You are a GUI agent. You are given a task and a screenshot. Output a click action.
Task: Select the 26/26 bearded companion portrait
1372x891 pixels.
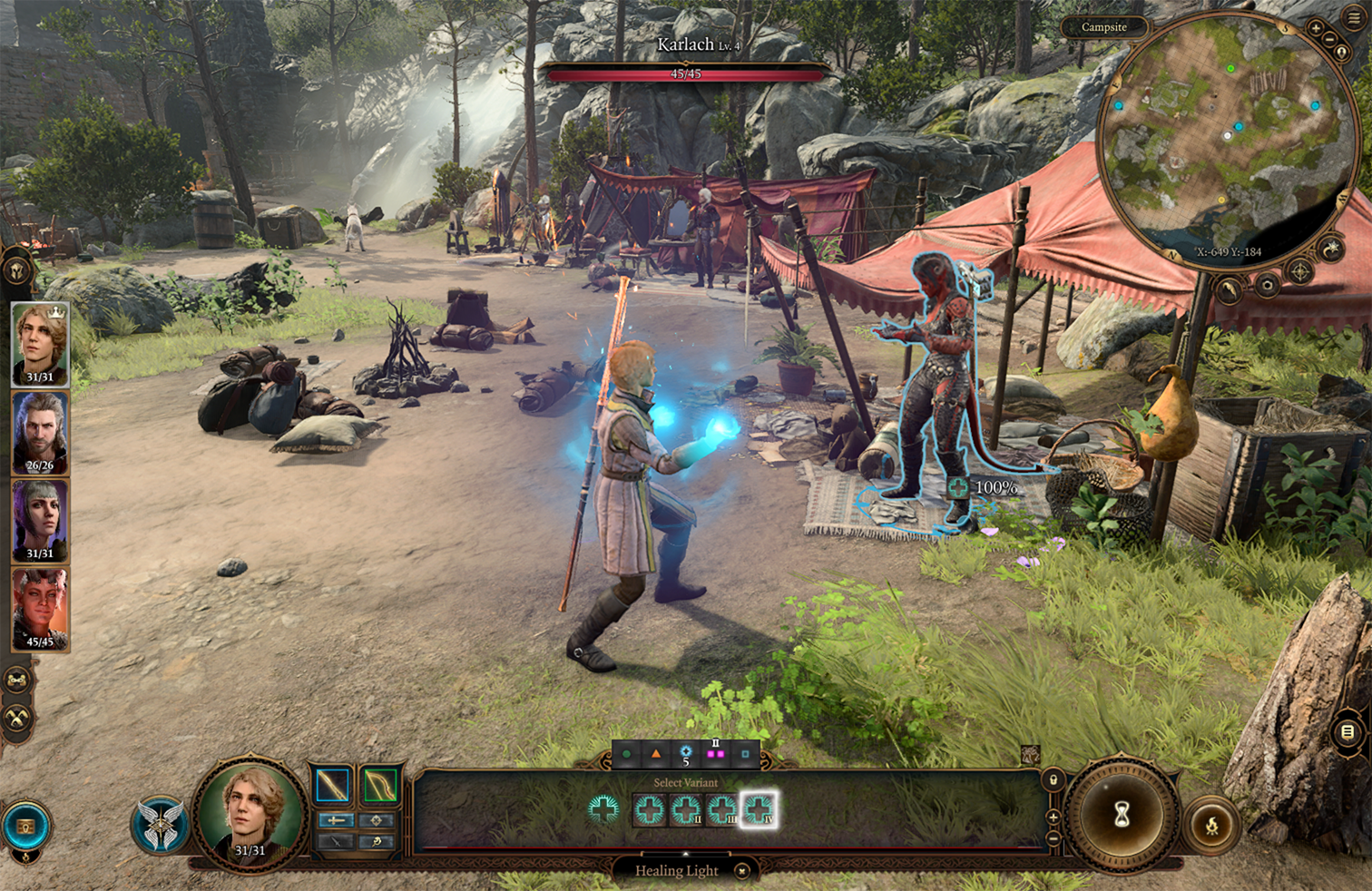(x=40, y=434)
